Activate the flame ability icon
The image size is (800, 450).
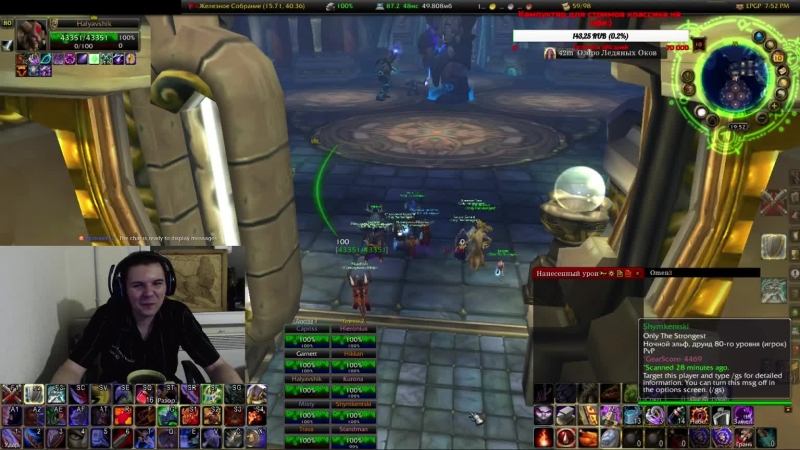(543, 437)
